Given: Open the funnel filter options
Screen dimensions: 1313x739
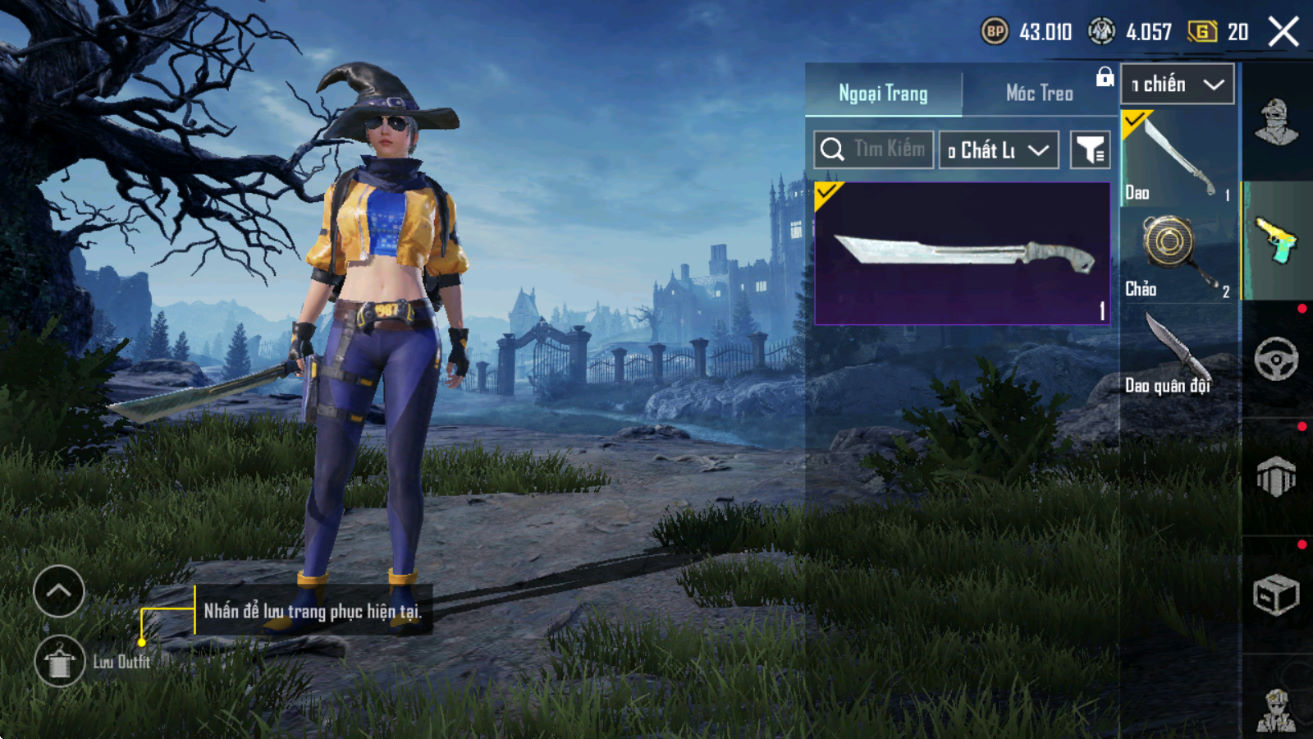Looking at the screenshot, I should 1090,150.
